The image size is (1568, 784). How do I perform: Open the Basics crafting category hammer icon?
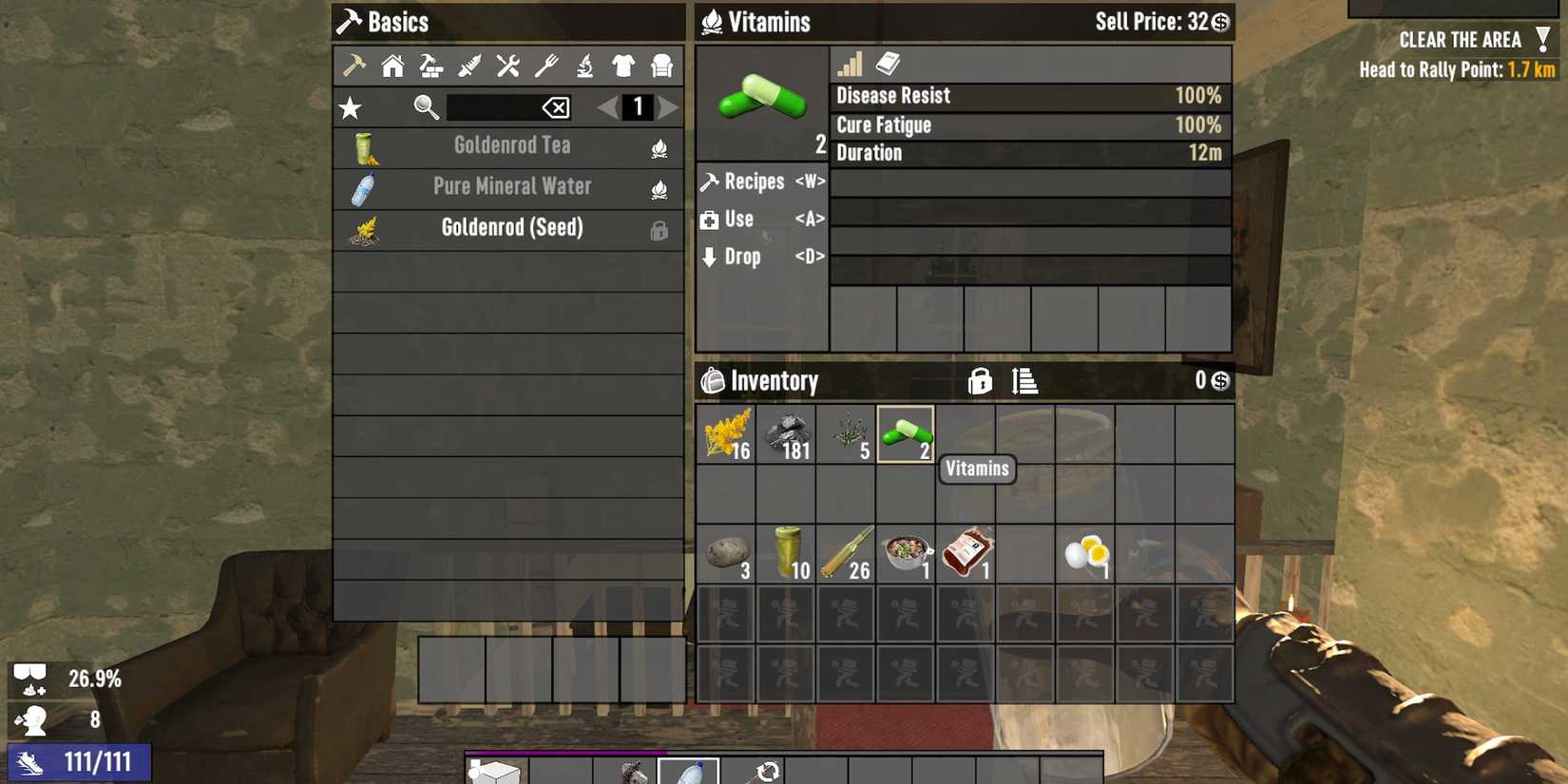[354, 65]
